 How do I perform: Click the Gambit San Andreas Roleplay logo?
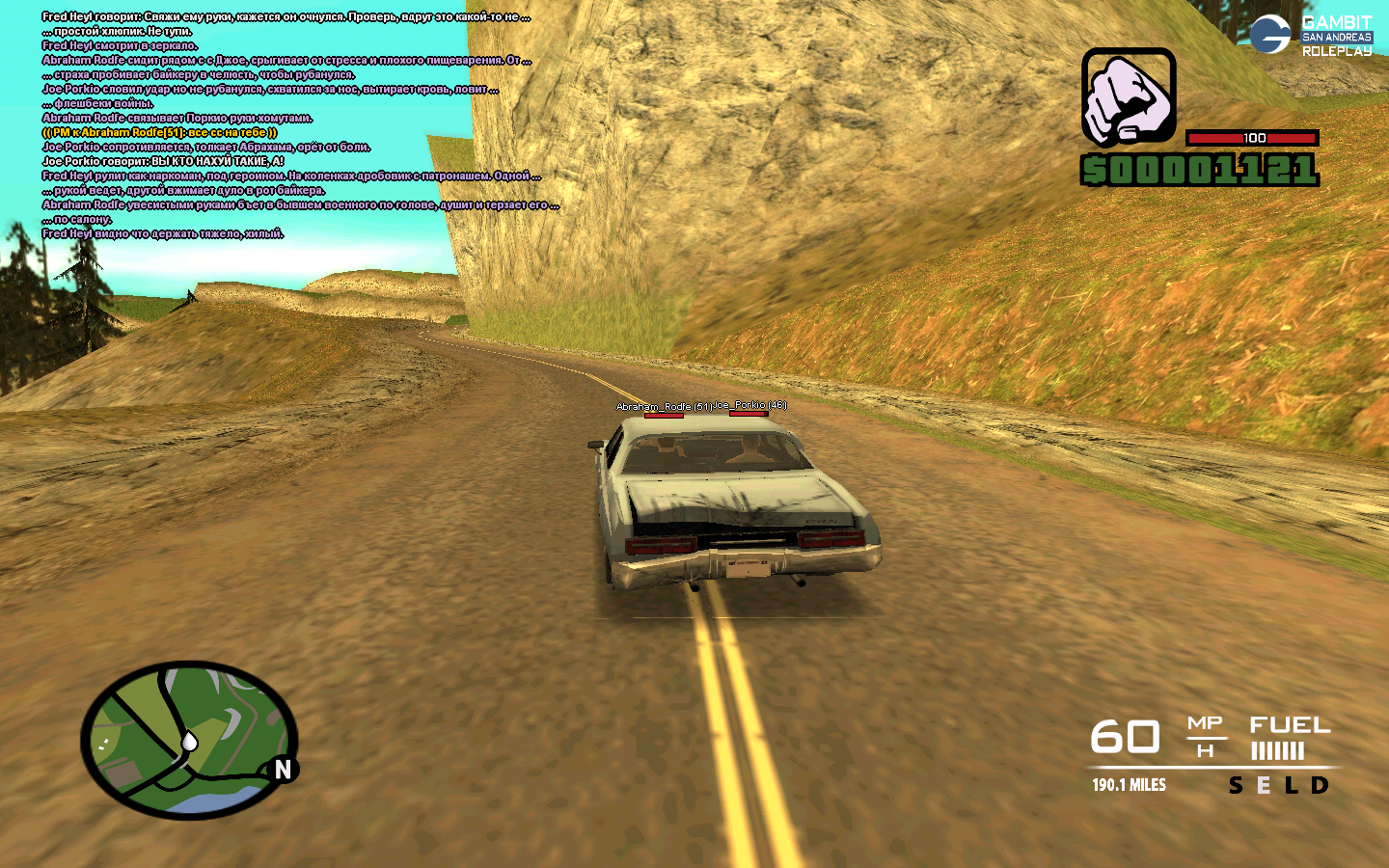tap(1311, 36)
